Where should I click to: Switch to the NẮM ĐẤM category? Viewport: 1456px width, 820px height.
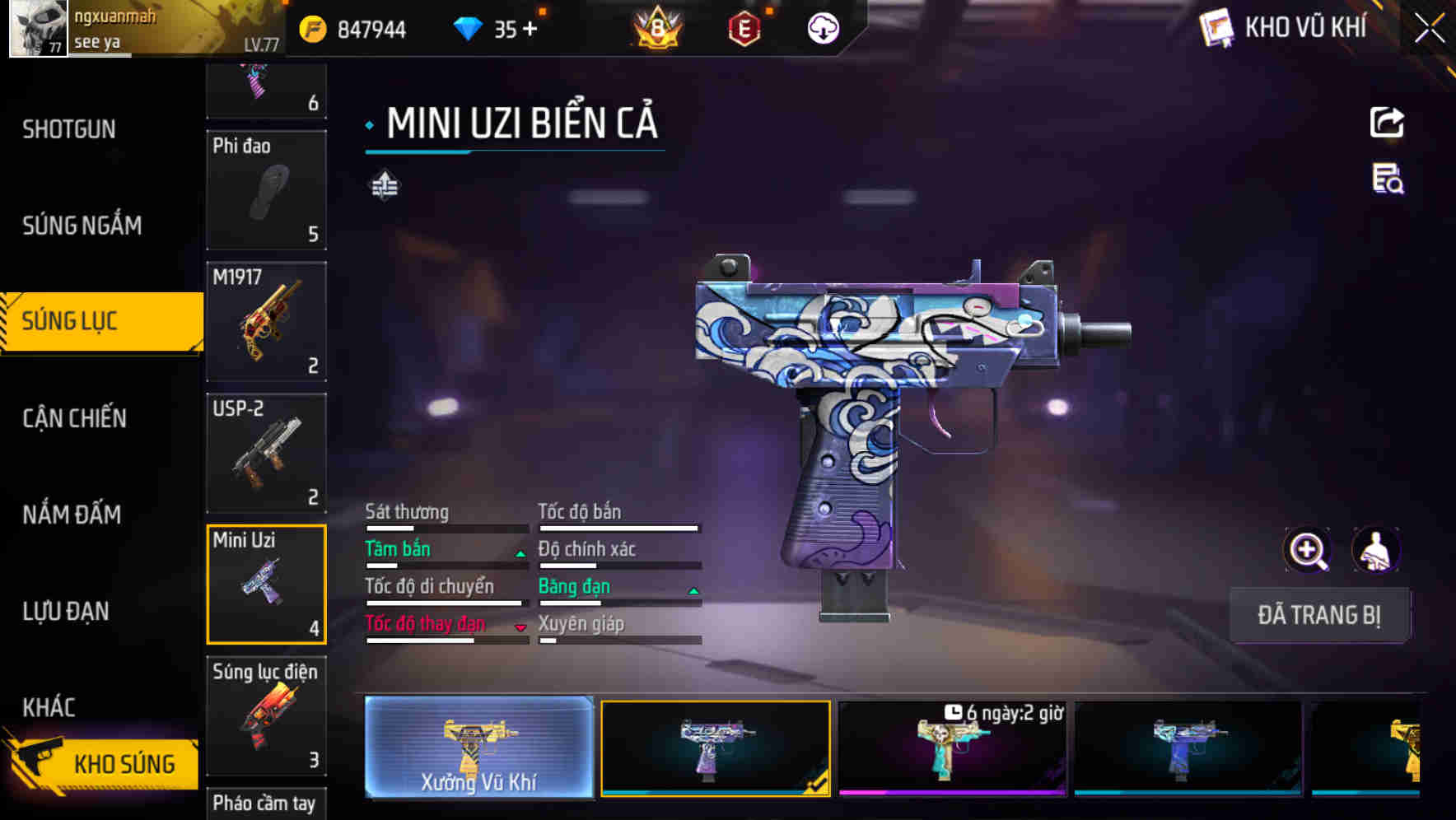(x=72, y=515)
